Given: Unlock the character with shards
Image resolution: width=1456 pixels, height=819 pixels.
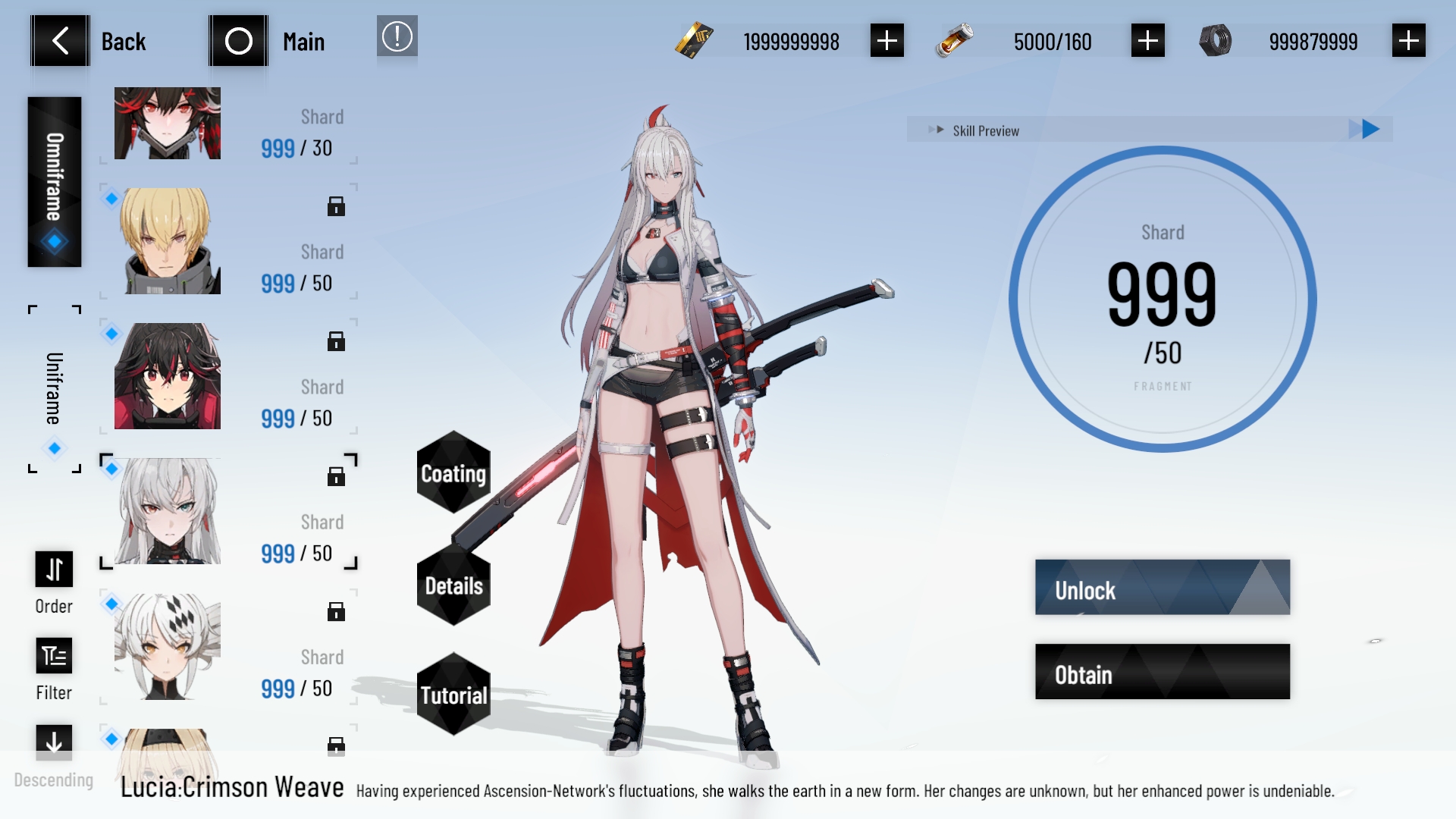Looking at the screenshot, I should pos(1162,588).
